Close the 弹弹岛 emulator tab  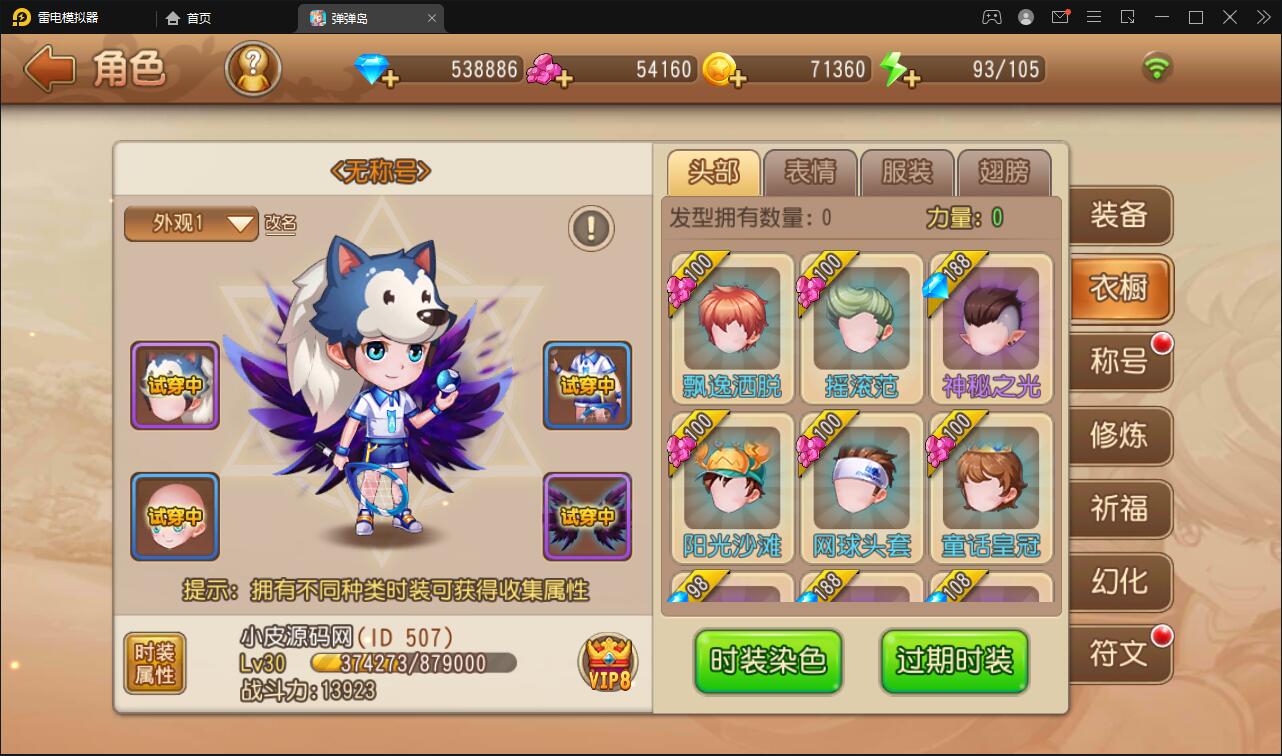tap(432, 18)
